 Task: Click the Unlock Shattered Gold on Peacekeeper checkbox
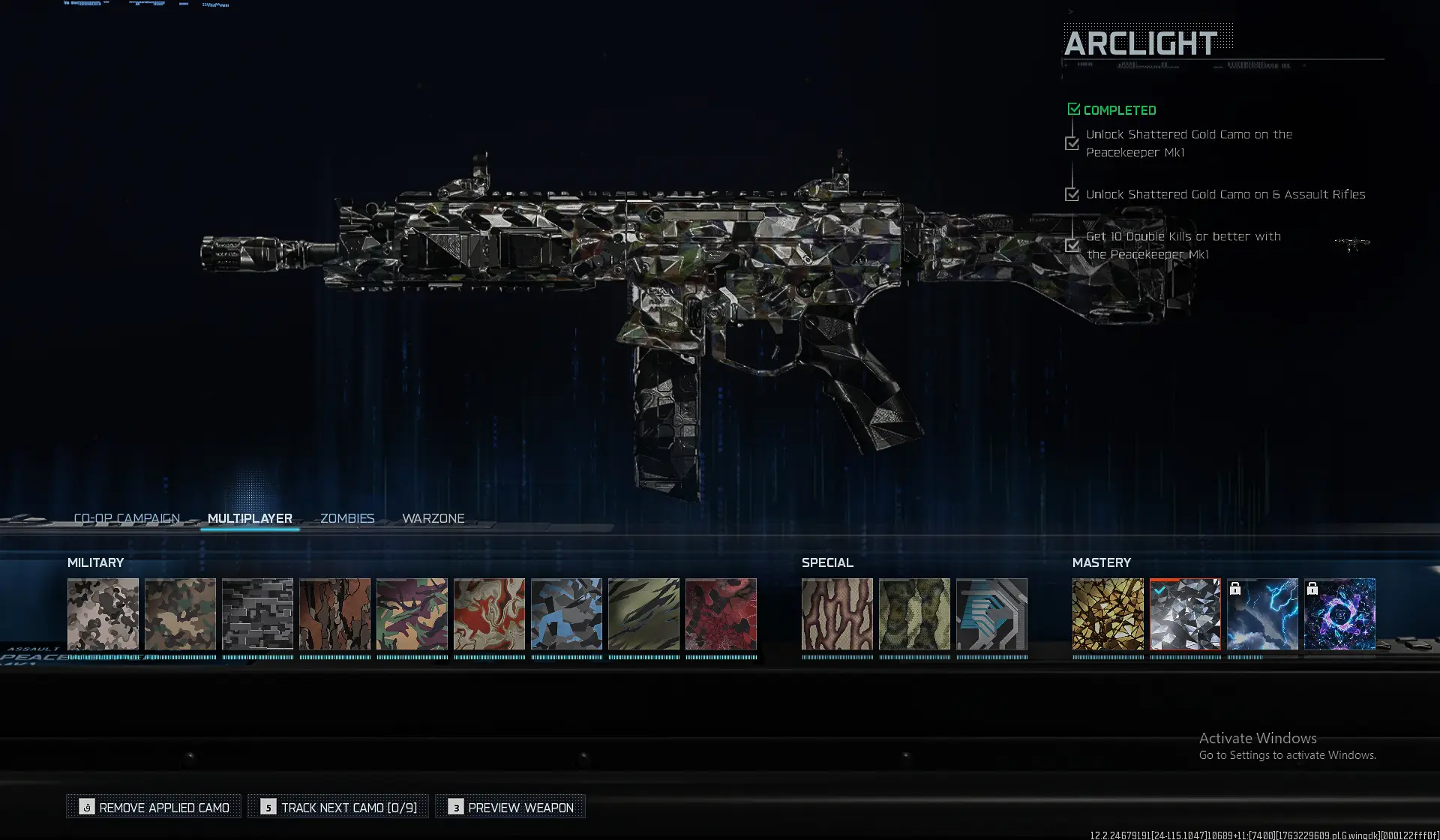click(x=1071, y=142)
